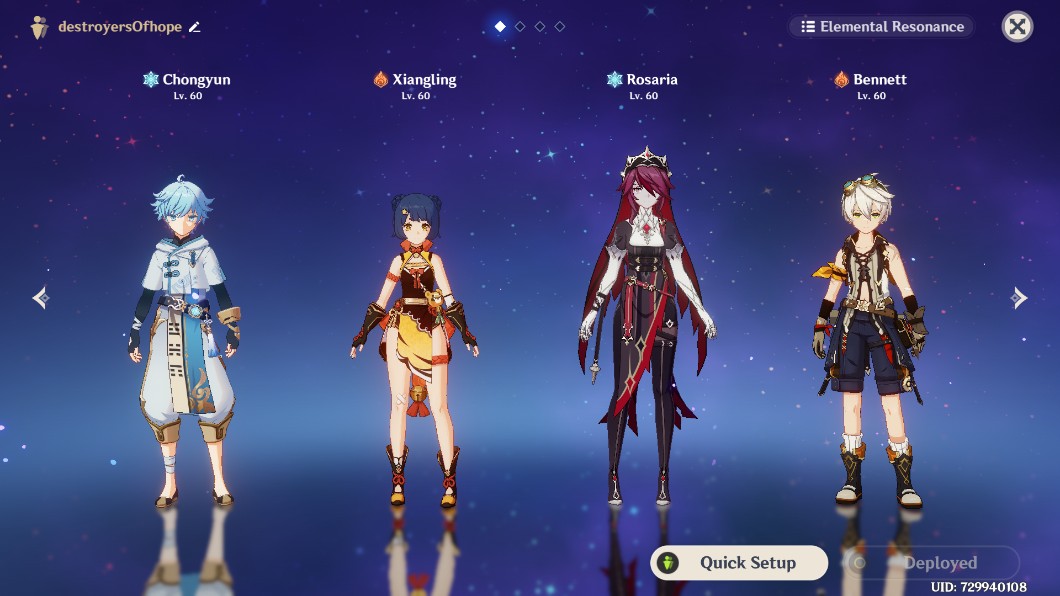Viewport: 1060px width, 596px height.
Task: Switch to the second party page dot
Action: pyautogui.click(x=520, y=27)
